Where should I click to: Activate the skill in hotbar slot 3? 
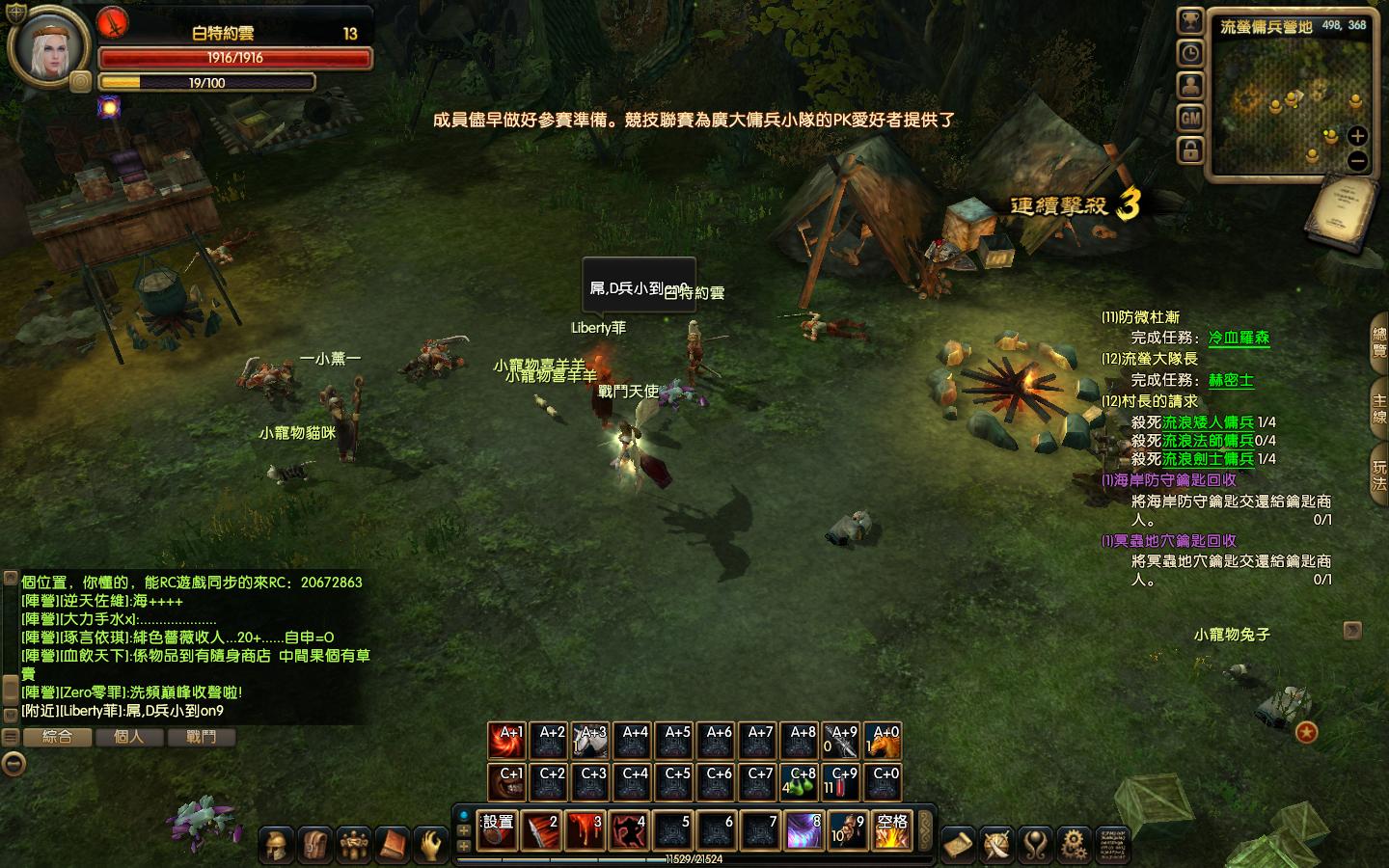tap(586, 830)
